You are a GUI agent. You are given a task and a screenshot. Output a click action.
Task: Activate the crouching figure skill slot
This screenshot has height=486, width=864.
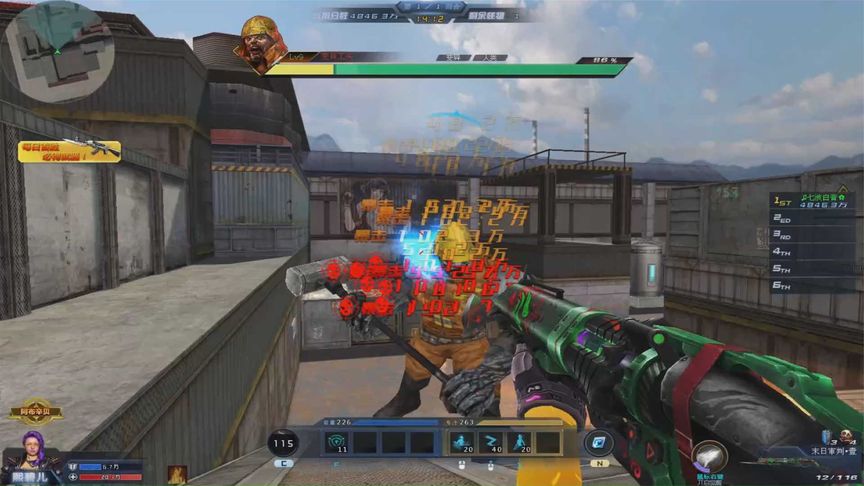click(x=461, y=443)
